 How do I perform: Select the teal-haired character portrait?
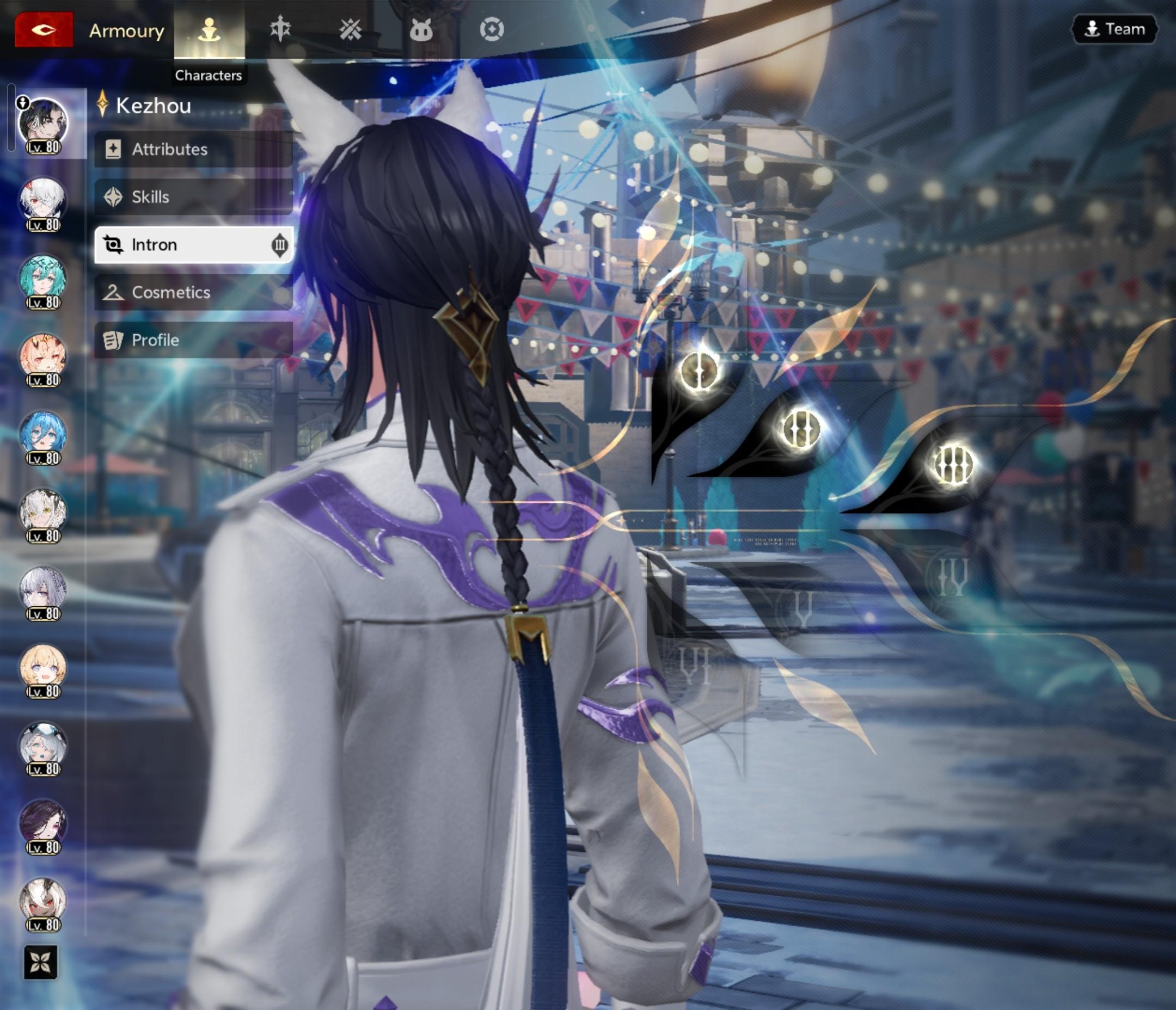(x=42, y=280)
